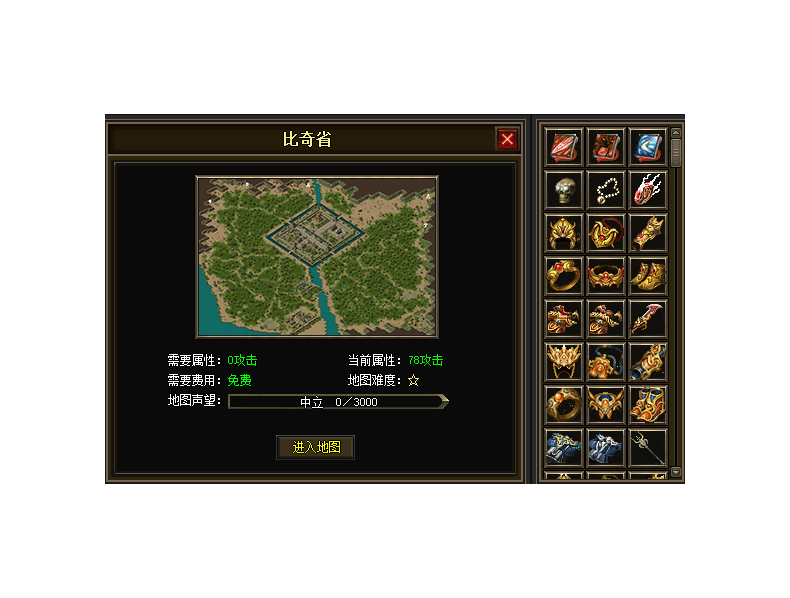The image size is (790, 598).
Task: Close the 比奇省 map window
Action: tap(507, 139)
